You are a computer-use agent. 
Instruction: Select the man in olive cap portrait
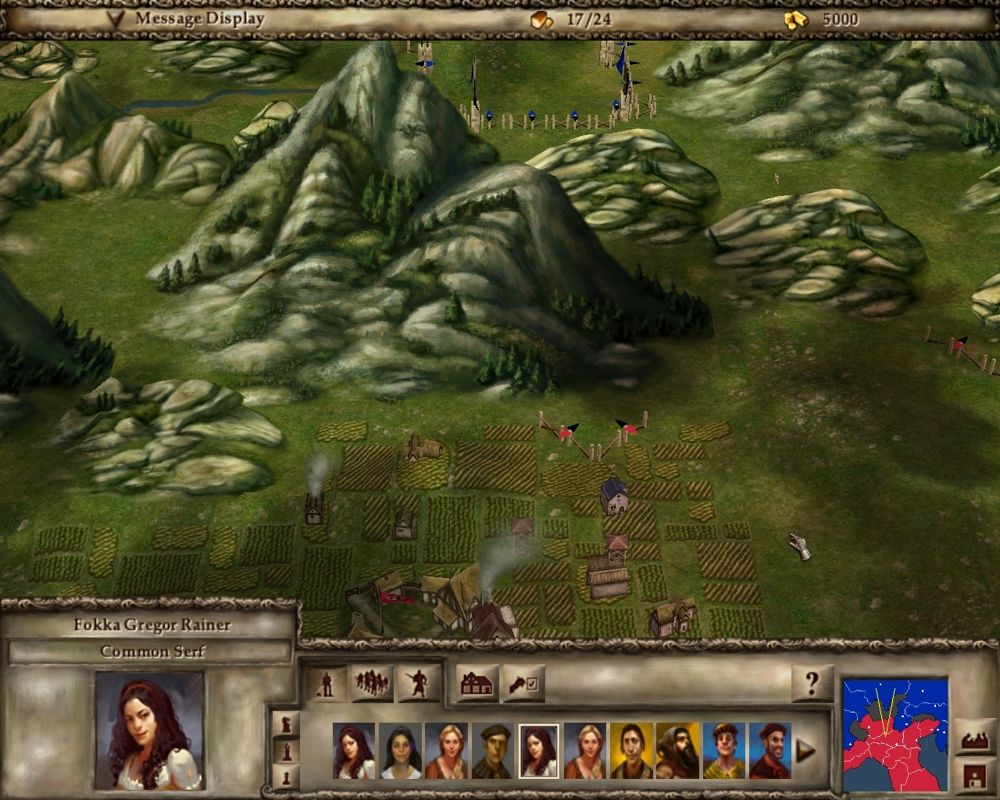click(492, 751)
